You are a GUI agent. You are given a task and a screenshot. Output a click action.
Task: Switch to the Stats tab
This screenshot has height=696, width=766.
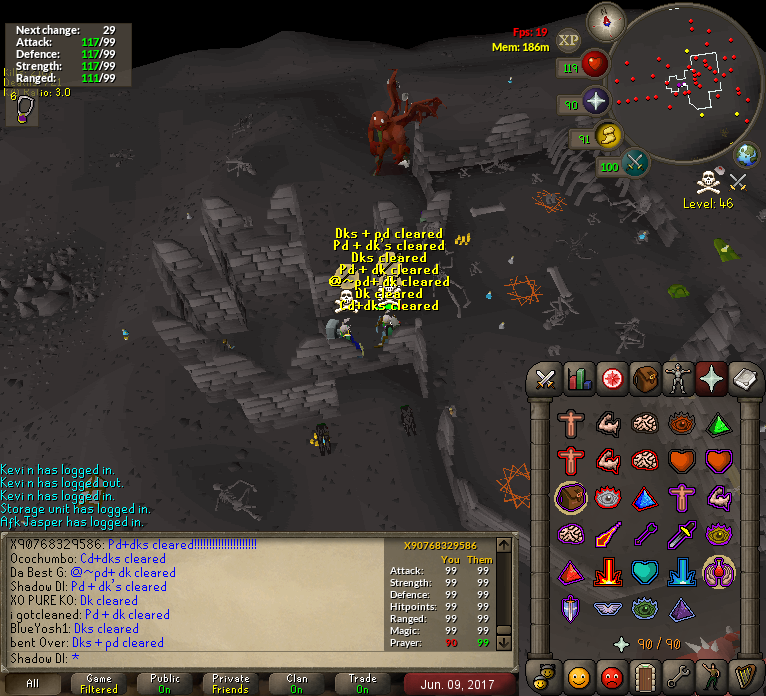579,379
